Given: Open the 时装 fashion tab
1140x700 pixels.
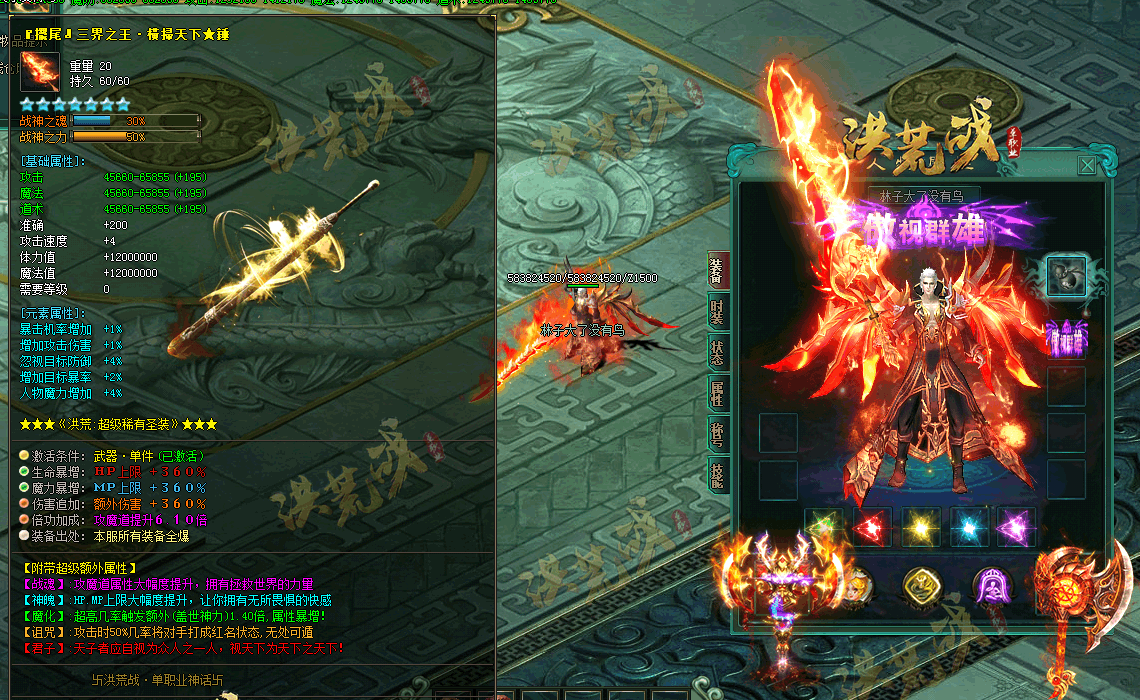Looking at the screenshot, I should click(717, 312).
